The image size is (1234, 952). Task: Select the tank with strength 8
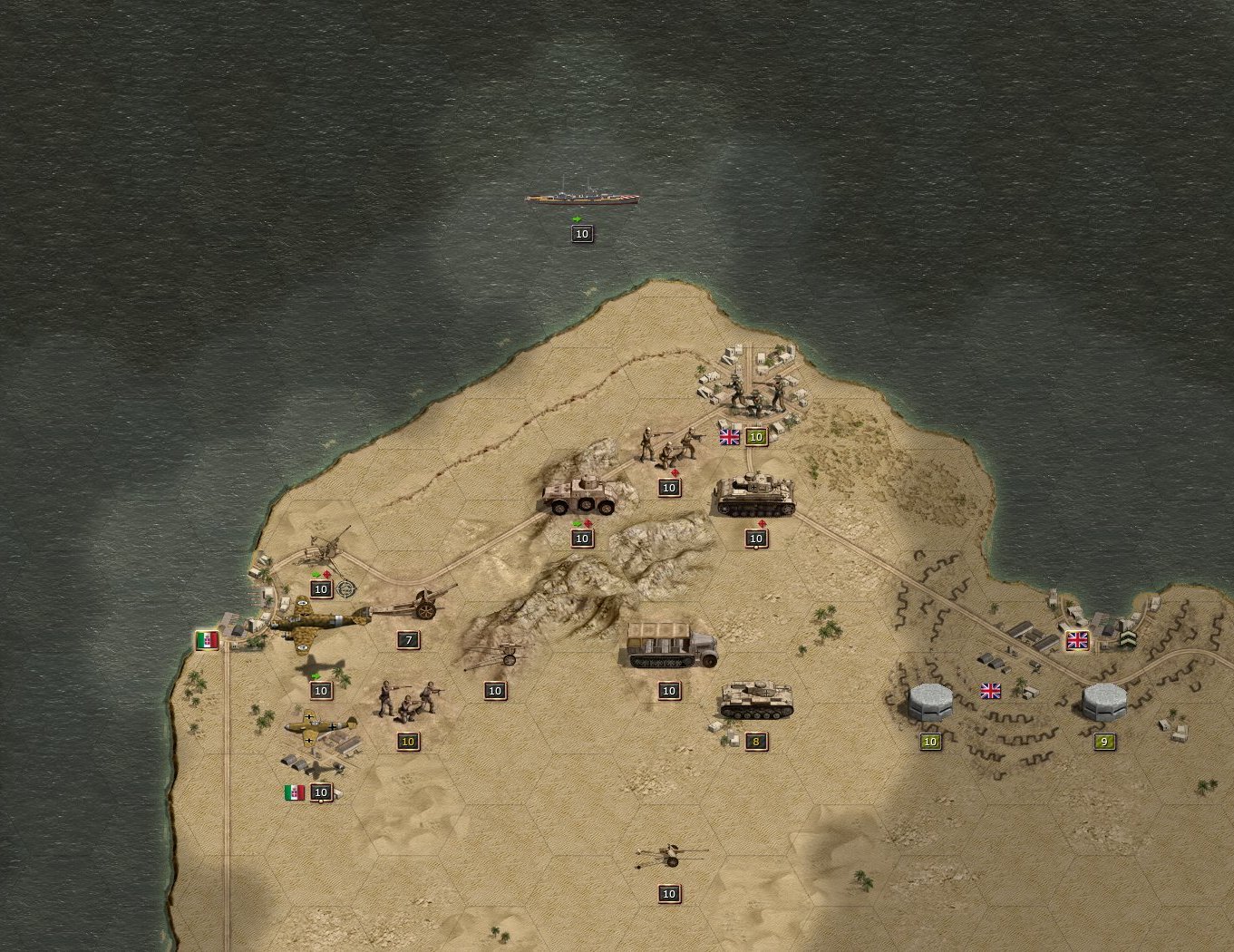pyautogui.click(x=755, y=701)
